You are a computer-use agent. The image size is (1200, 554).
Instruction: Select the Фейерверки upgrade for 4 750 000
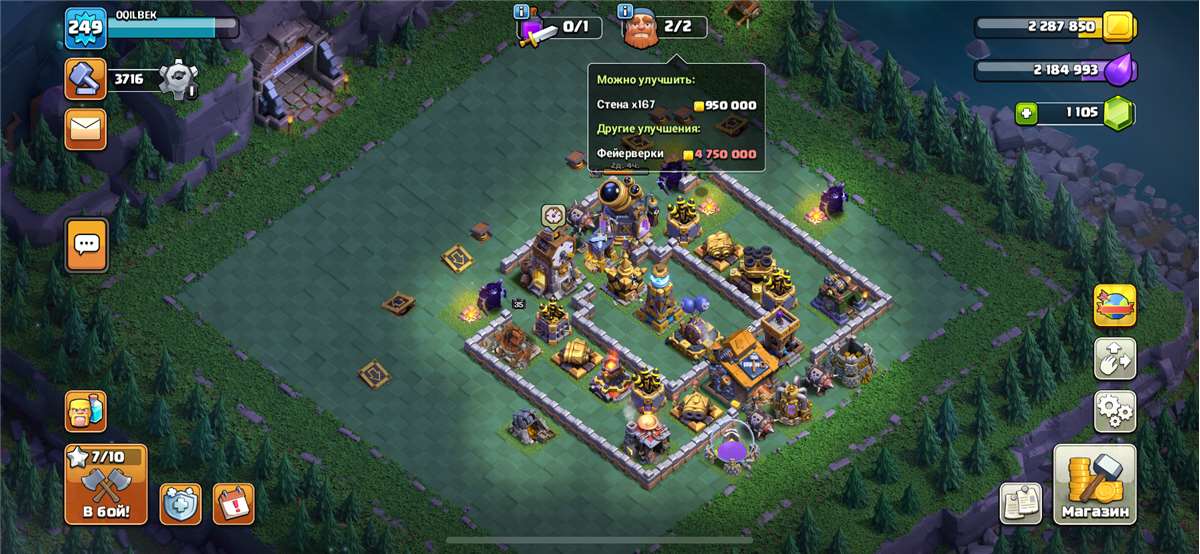(676, 154)
